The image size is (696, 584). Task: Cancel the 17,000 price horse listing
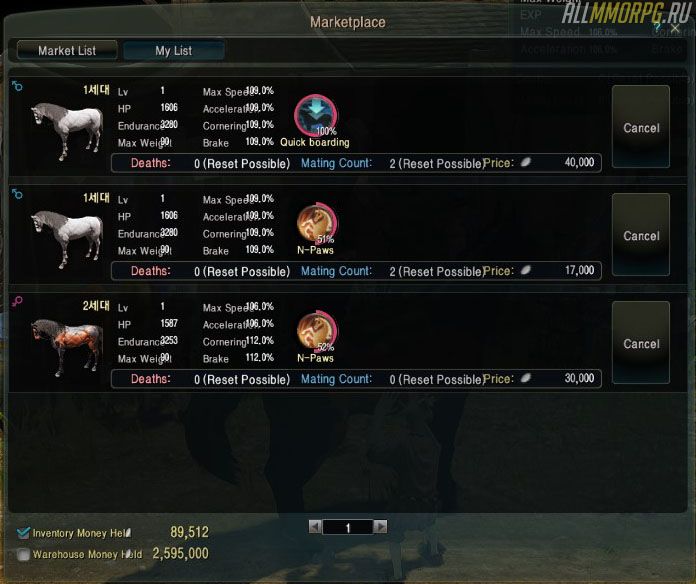click(641, 235)
